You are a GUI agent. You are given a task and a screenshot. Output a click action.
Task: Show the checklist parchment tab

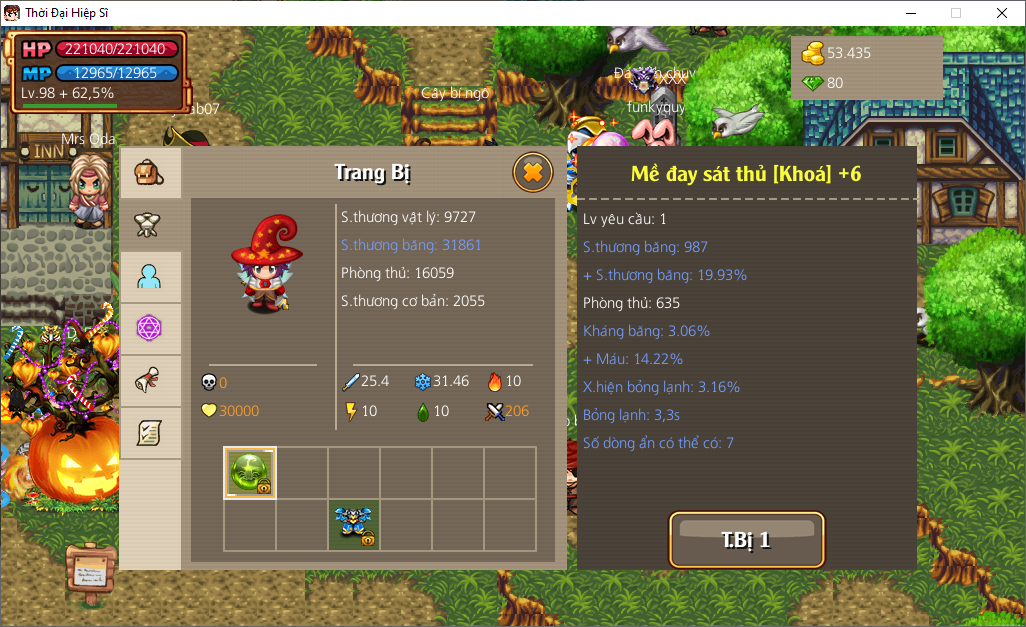pyautogui.click(x=150, y=433)
